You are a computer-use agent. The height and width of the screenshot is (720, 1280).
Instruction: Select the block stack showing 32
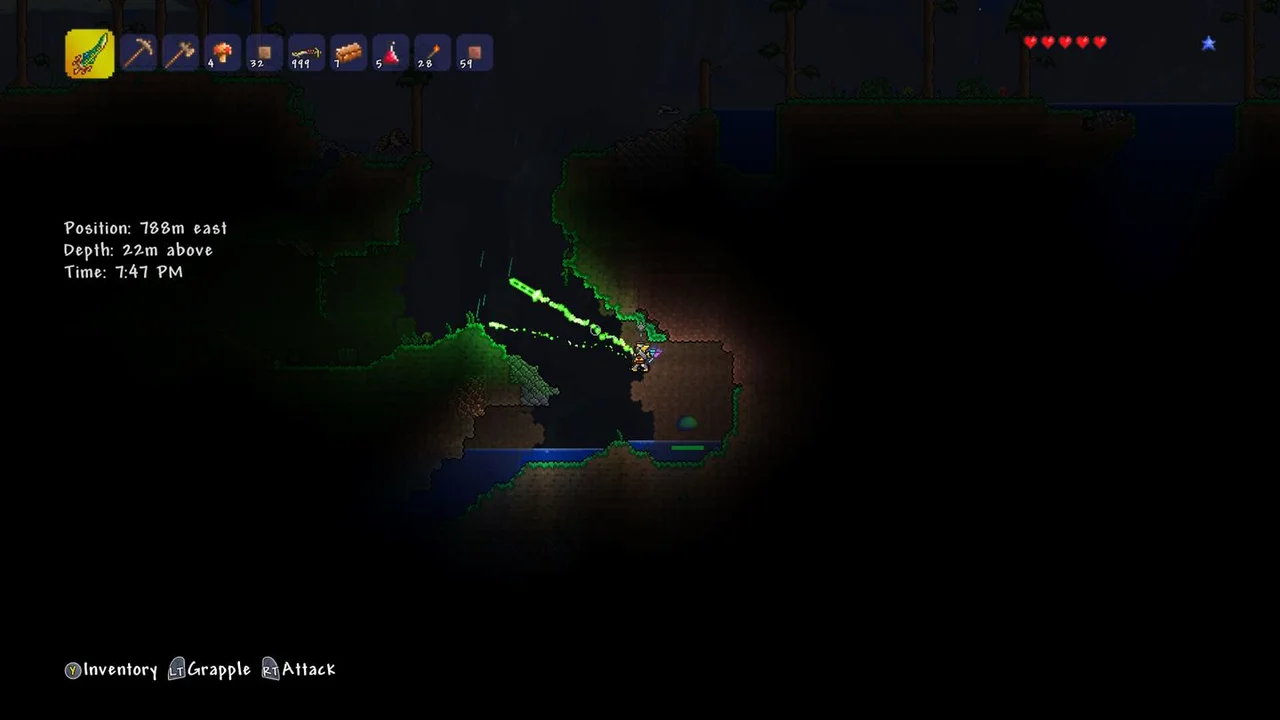264,52
